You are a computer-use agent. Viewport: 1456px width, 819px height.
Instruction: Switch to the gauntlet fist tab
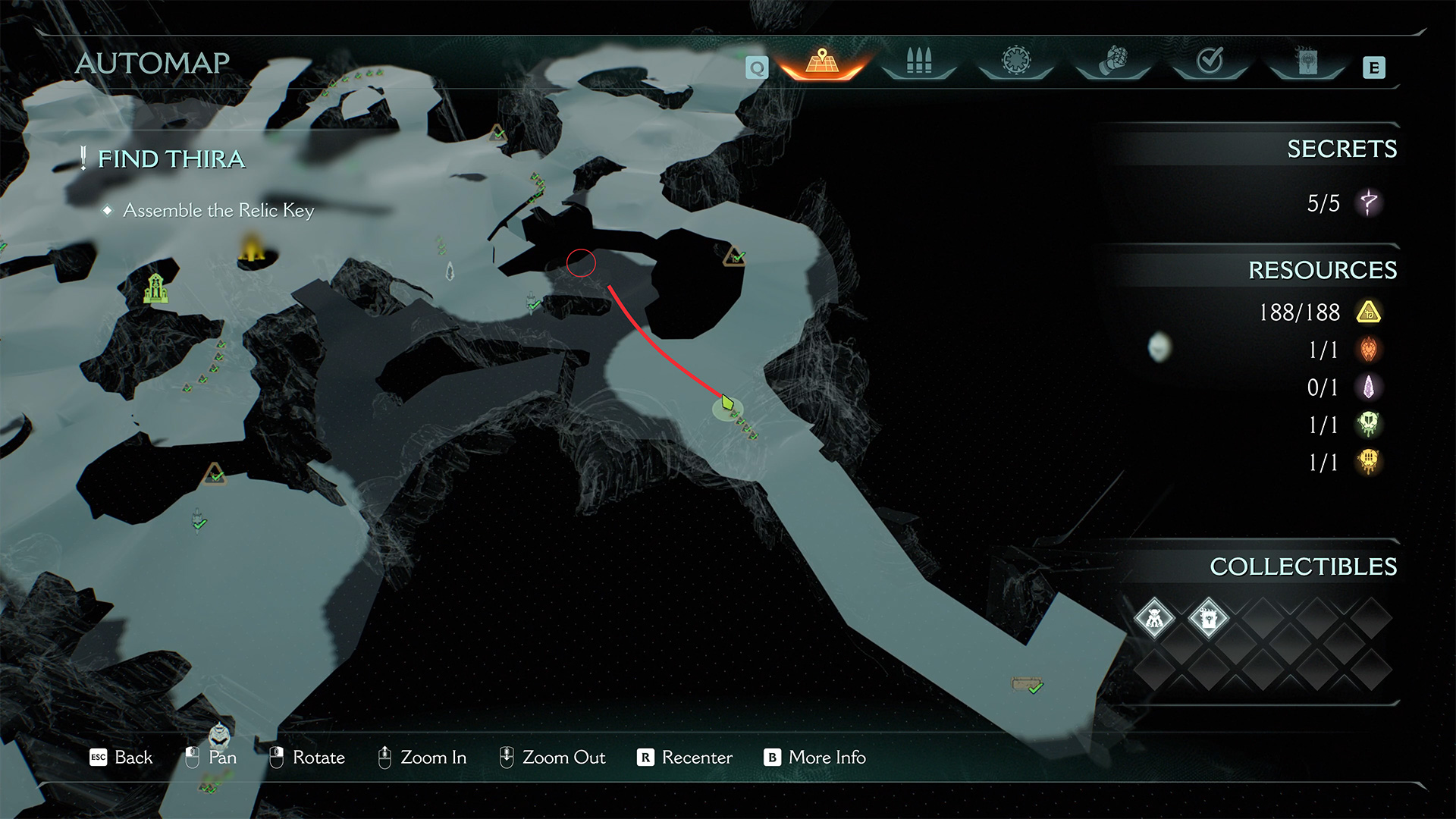1112,61
